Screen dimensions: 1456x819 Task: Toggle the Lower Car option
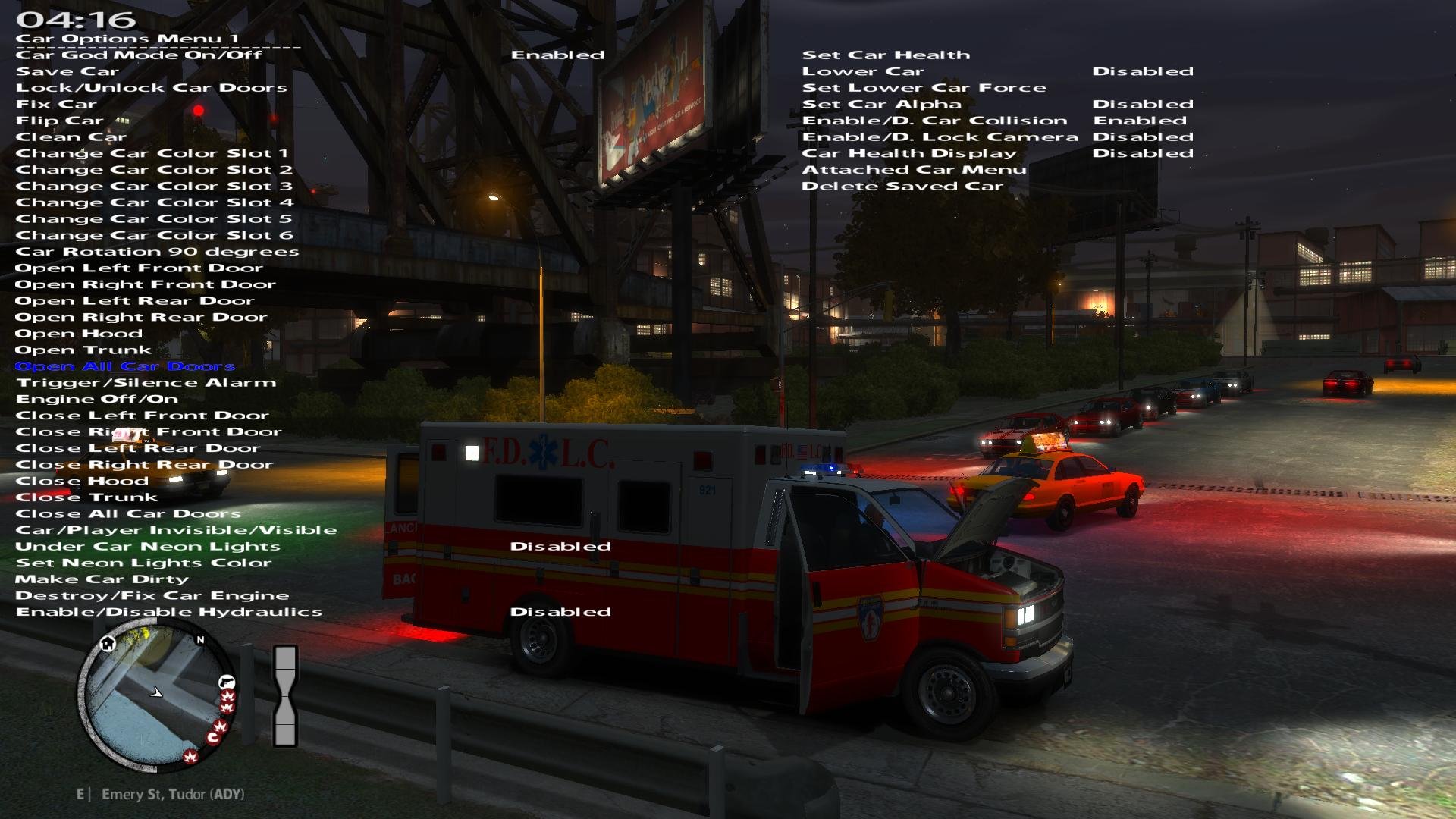click(x=863, y=71)
